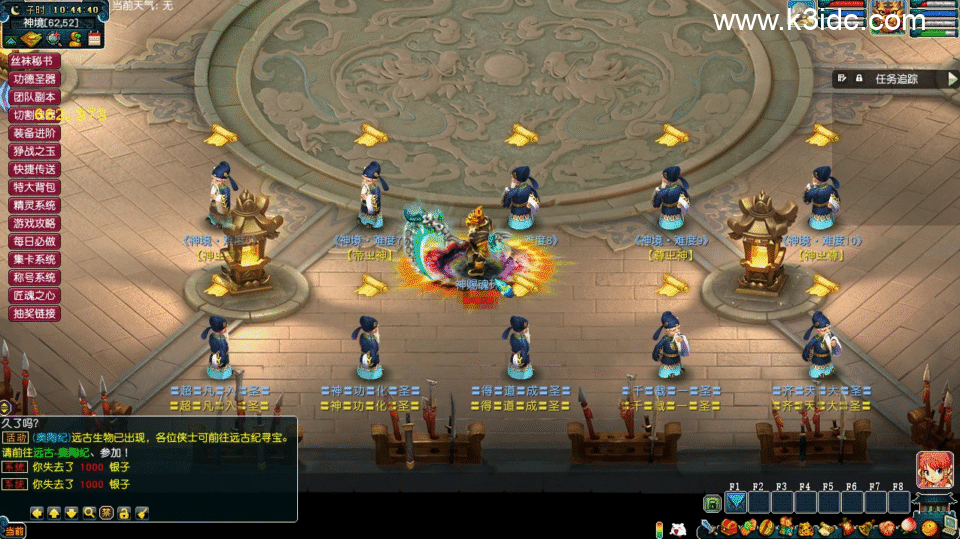This screenshot has height=539, width=960.
Task: Open the 每日必做 daily tasks
Action: point(35,241)
